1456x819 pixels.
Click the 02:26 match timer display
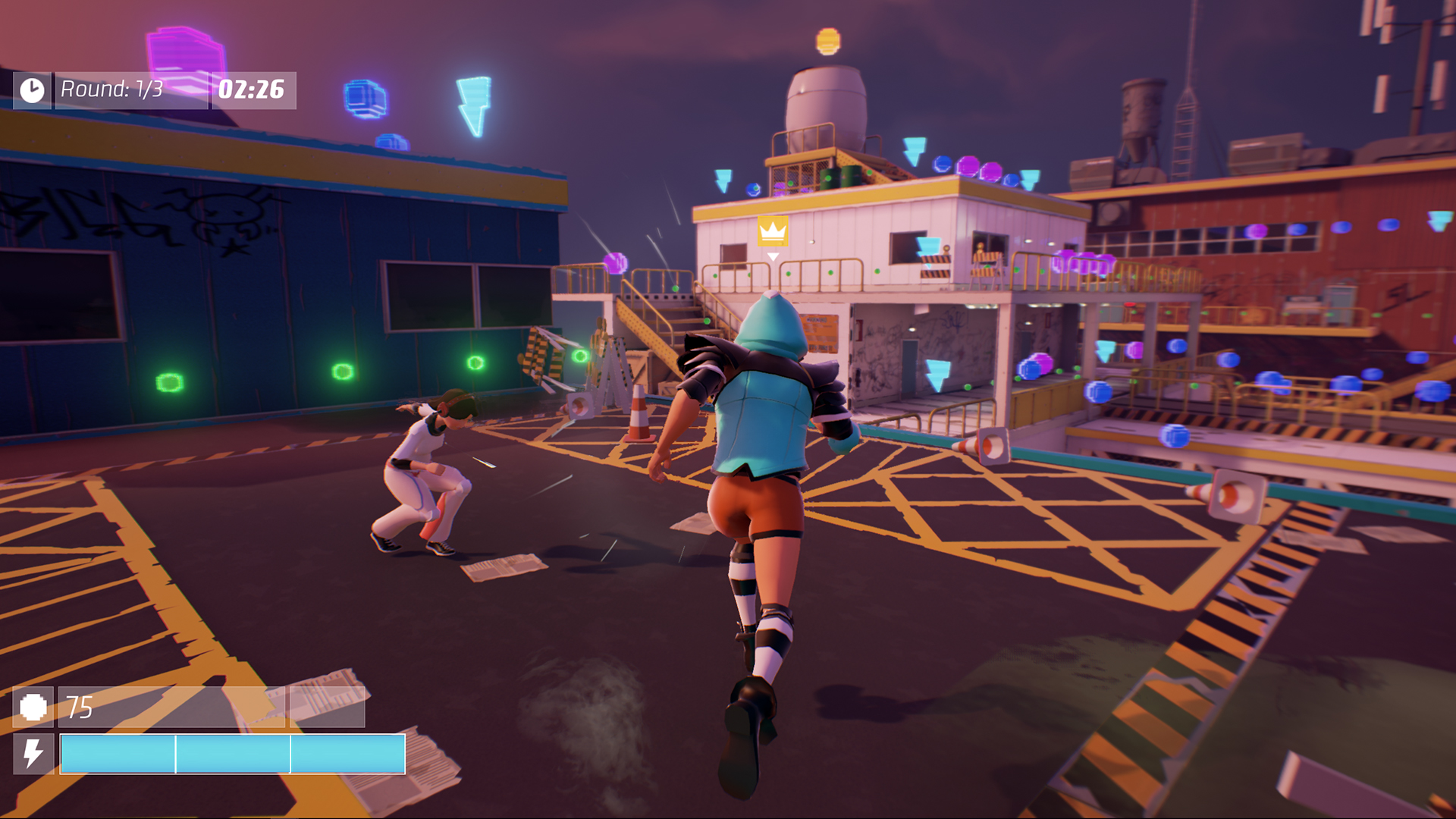tap(253, 91)
